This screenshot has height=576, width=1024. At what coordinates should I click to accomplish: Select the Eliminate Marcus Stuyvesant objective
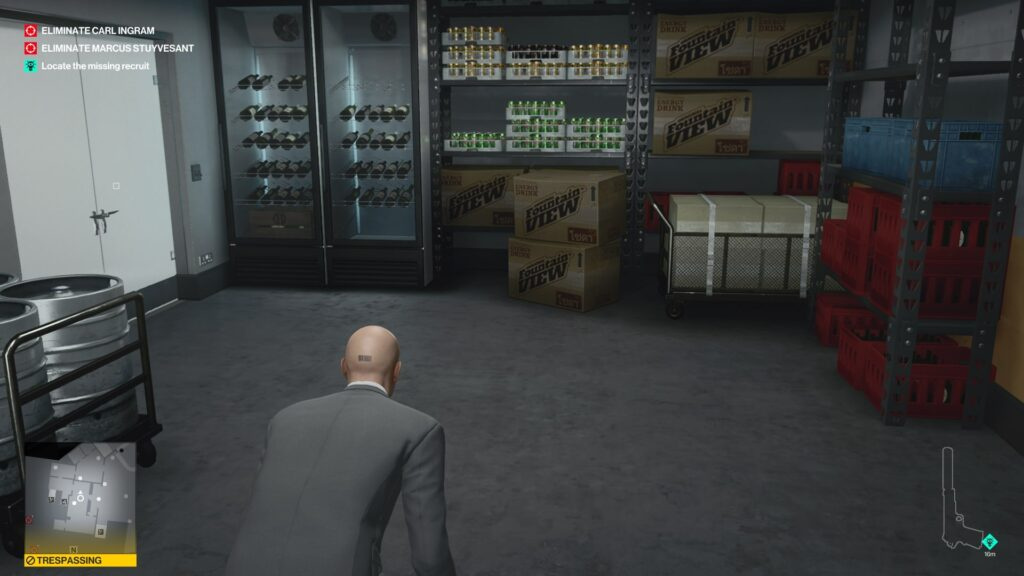[110, 48]
